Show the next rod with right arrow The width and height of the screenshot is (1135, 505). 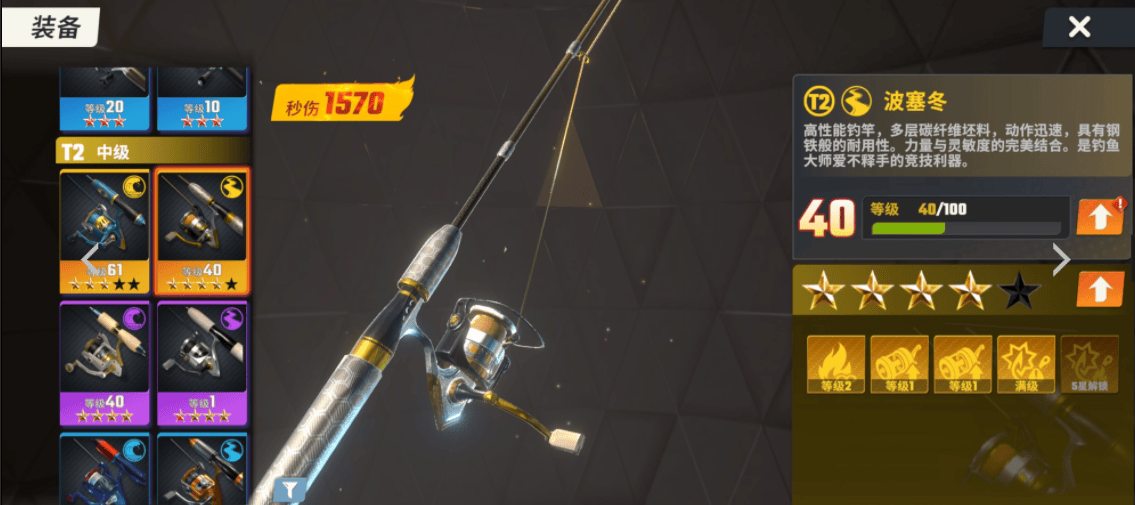coord(1061,260)
